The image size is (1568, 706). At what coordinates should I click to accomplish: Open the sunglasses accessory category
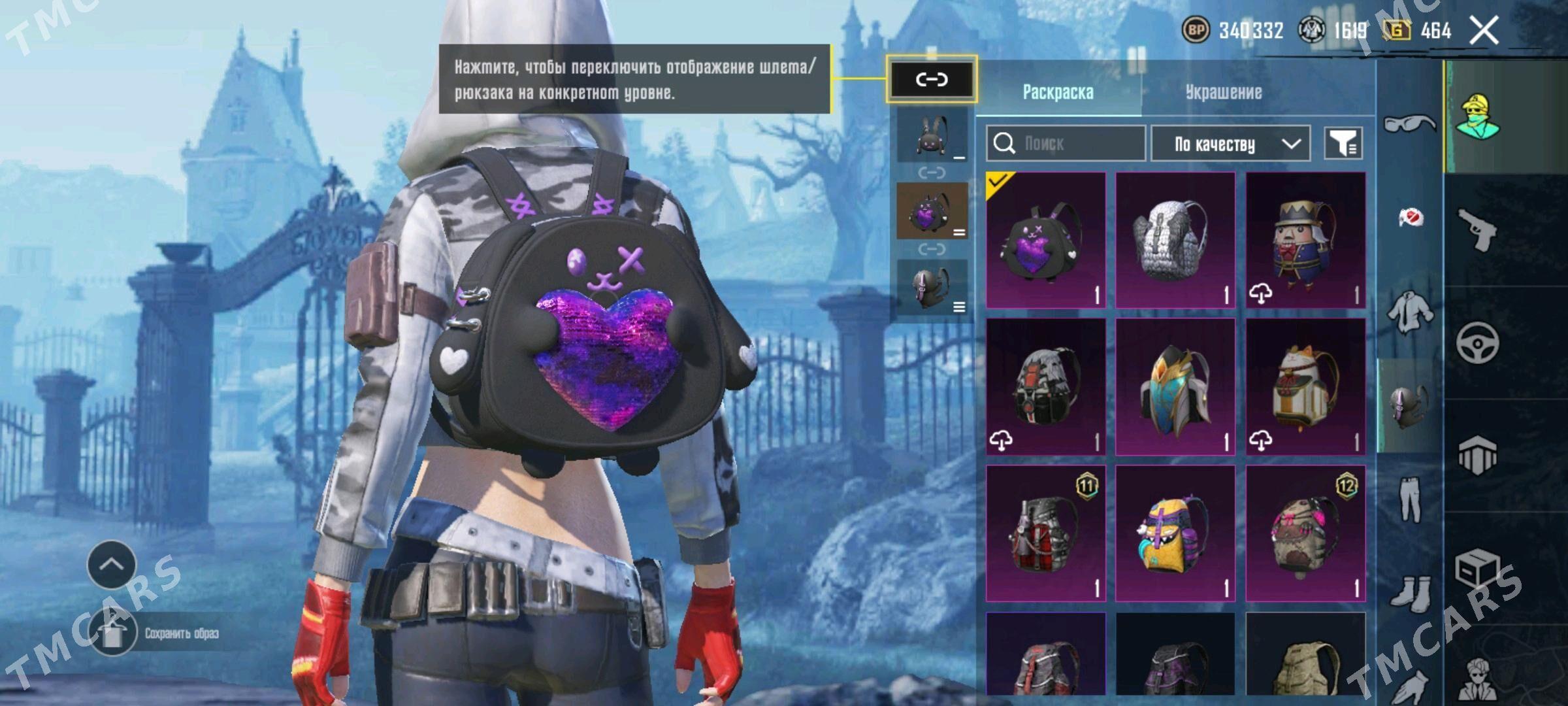tap(1409, 122)
